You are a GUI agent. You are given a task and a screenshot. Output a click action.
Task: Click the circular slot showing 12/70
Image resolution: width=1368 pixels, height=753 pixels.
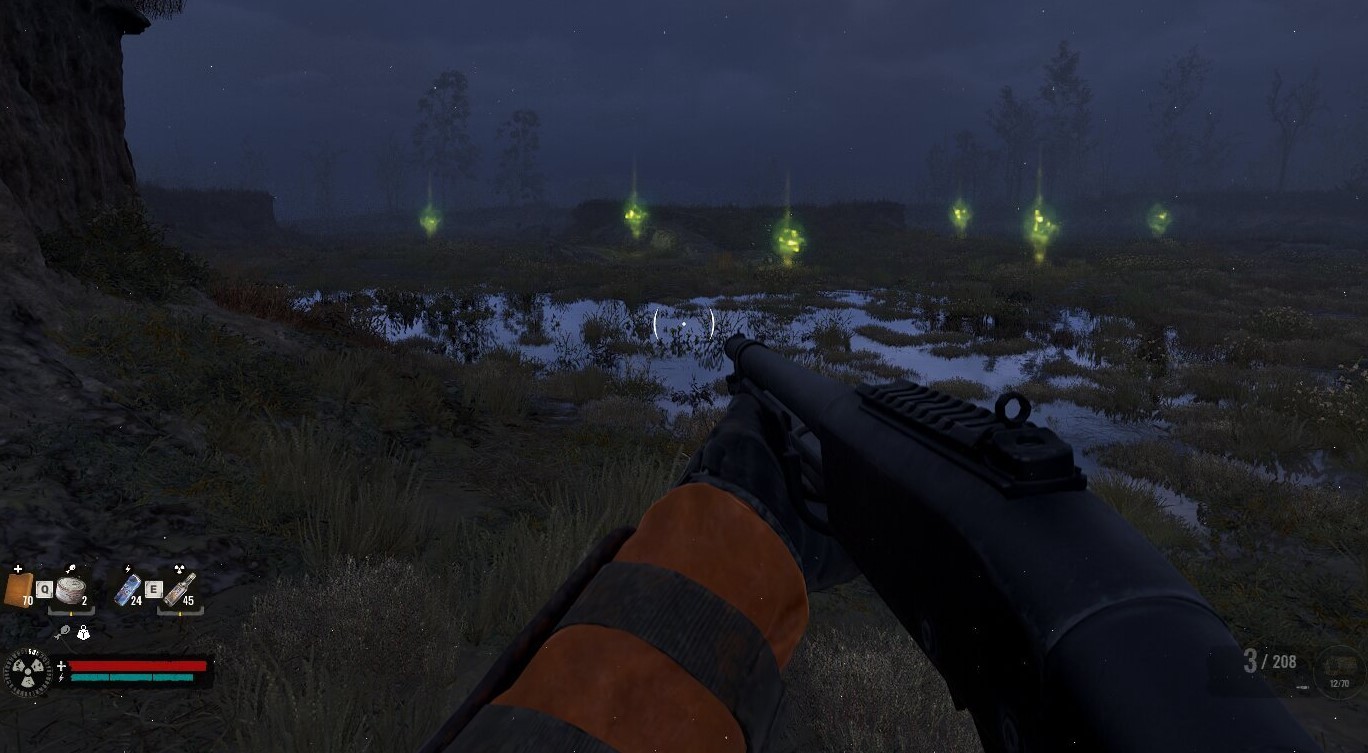click(1338, 670)
